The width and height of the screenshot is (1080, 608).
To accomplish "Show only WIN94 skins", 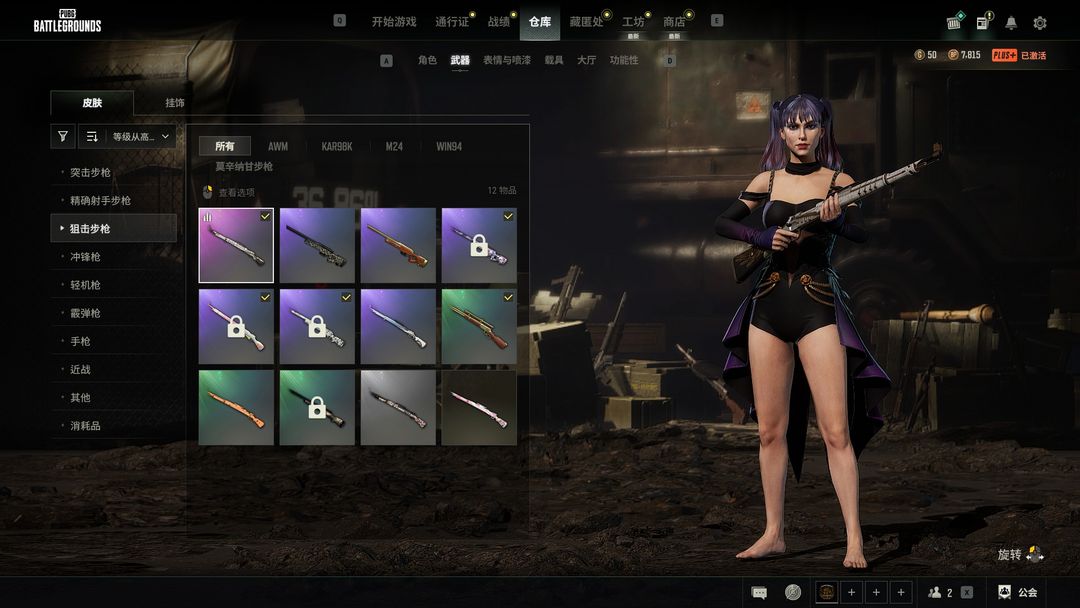I will (x=449, y=146).
